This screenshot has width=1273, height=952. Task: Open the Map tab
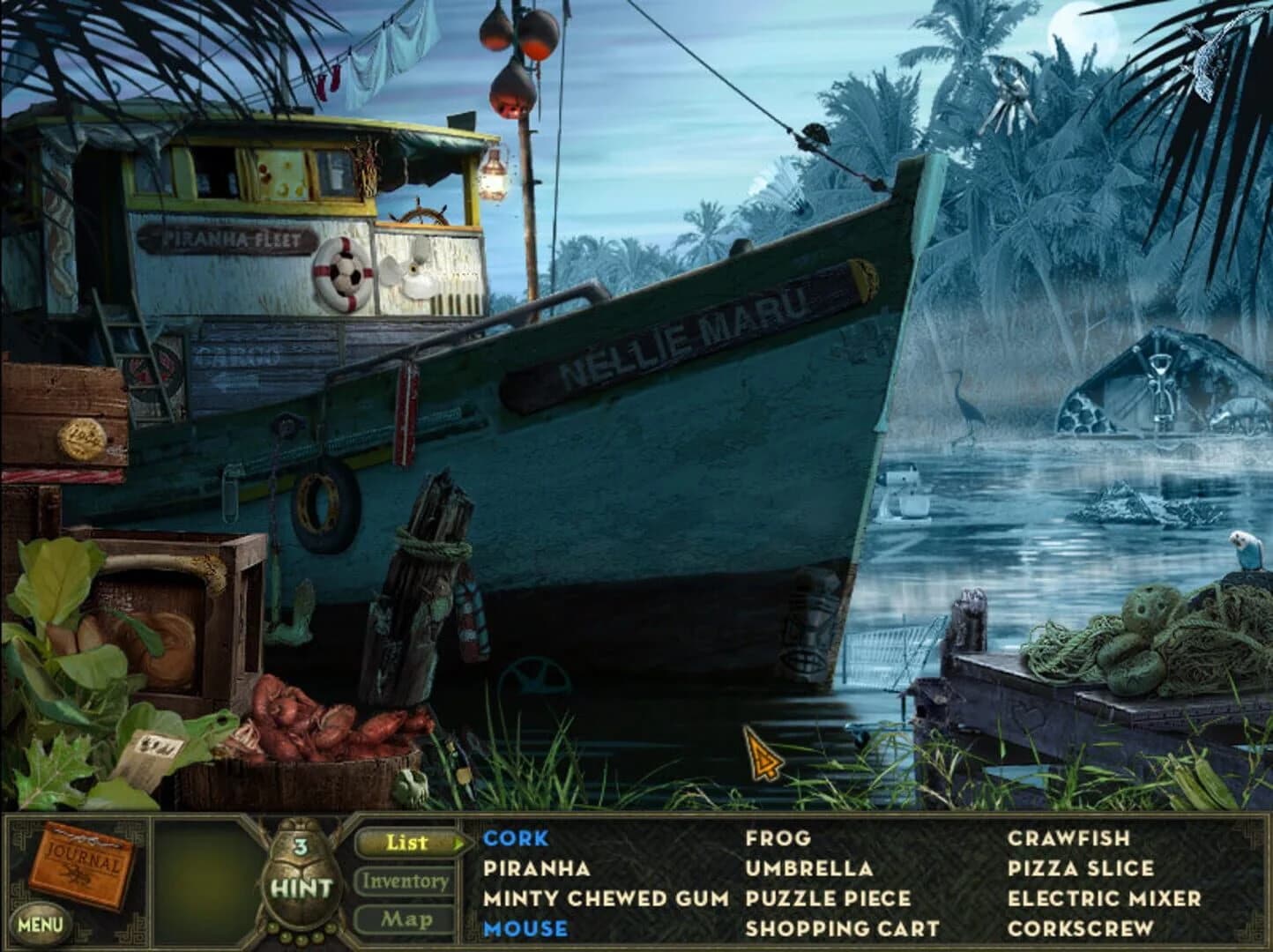[406, 919]
